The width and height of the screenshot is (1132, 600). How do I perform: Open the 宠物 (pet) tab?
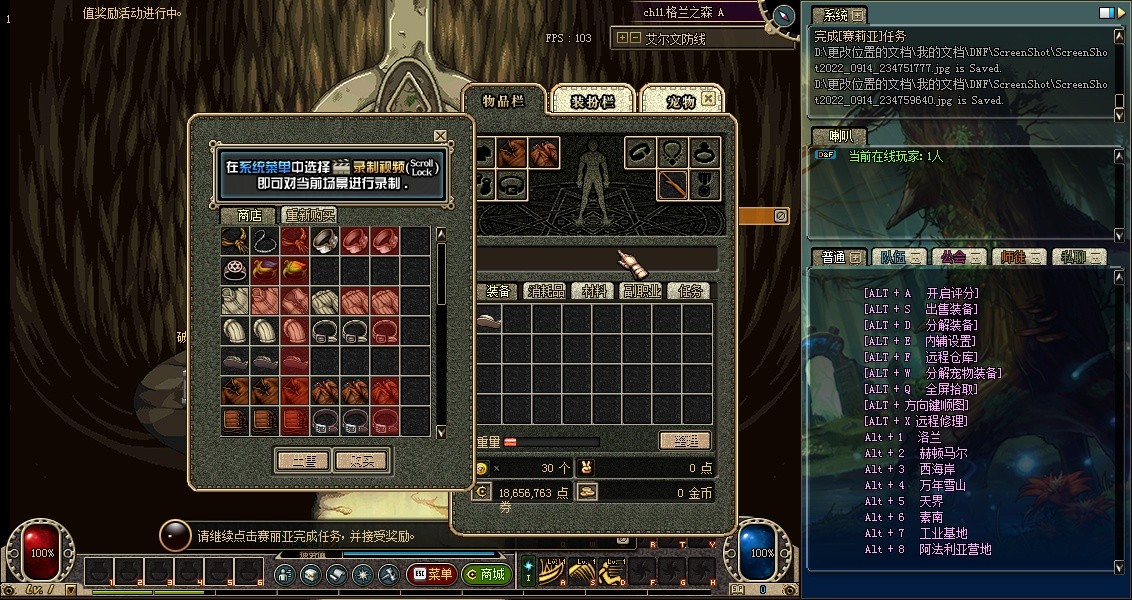point(680,101)
